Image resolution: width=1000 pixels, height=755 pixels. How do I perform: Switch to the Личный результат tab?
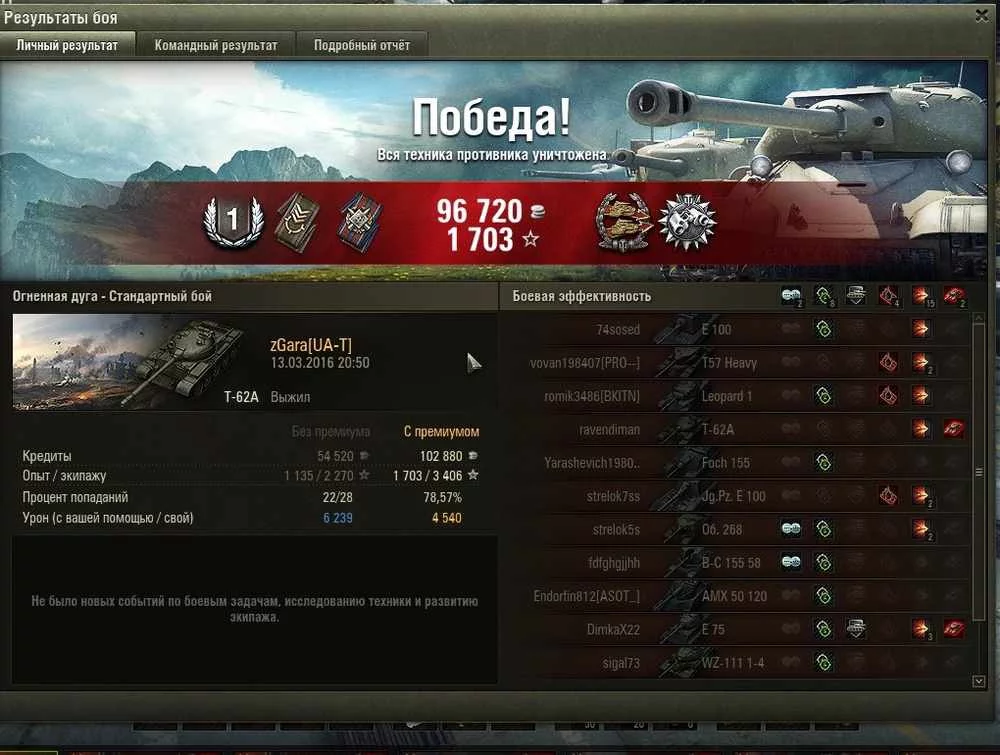[x=67, y=46]
